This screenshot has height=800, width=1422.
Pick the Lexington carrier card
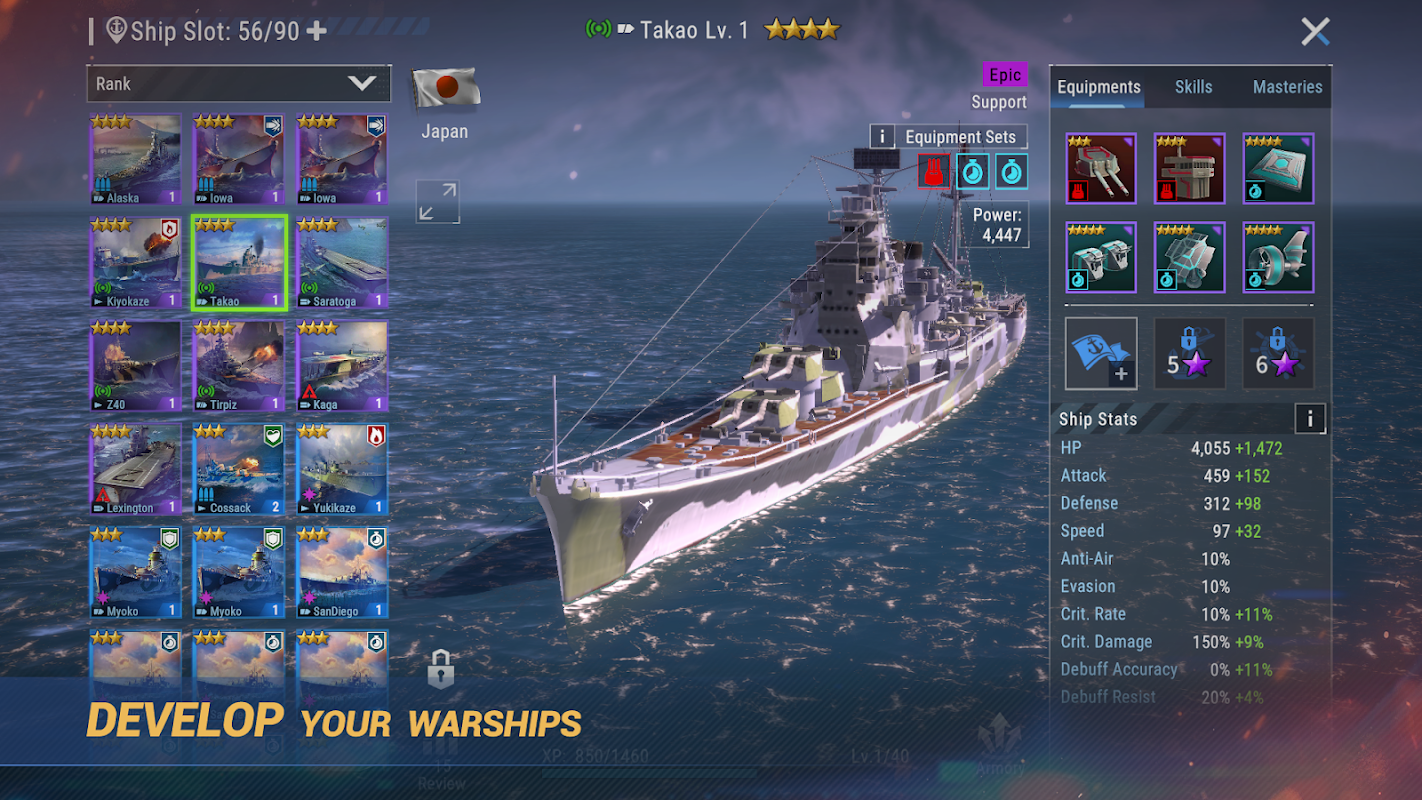pyautogui.click(x=136, y=469)
